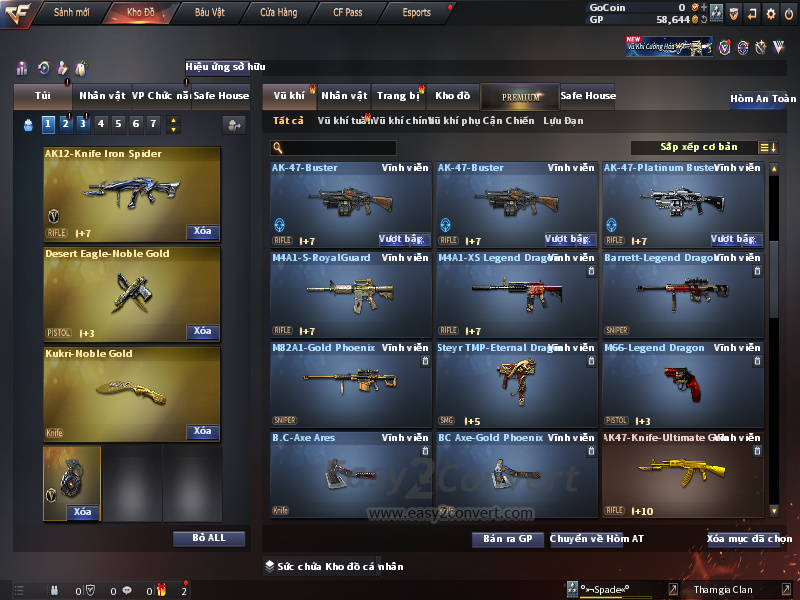Go to the Cửa Hàng shop
The width and height of the screenshot is (800, 600).
coord(278,13)
